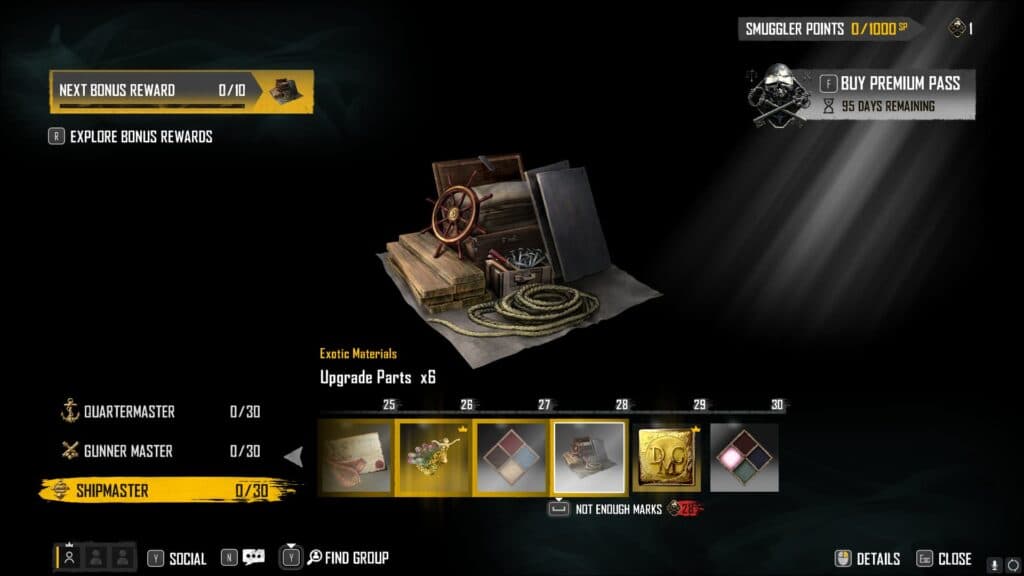Open Find Group
The width and height of the screenshot is (1024, 576).
pyautogui.click(x=346, y=558)
